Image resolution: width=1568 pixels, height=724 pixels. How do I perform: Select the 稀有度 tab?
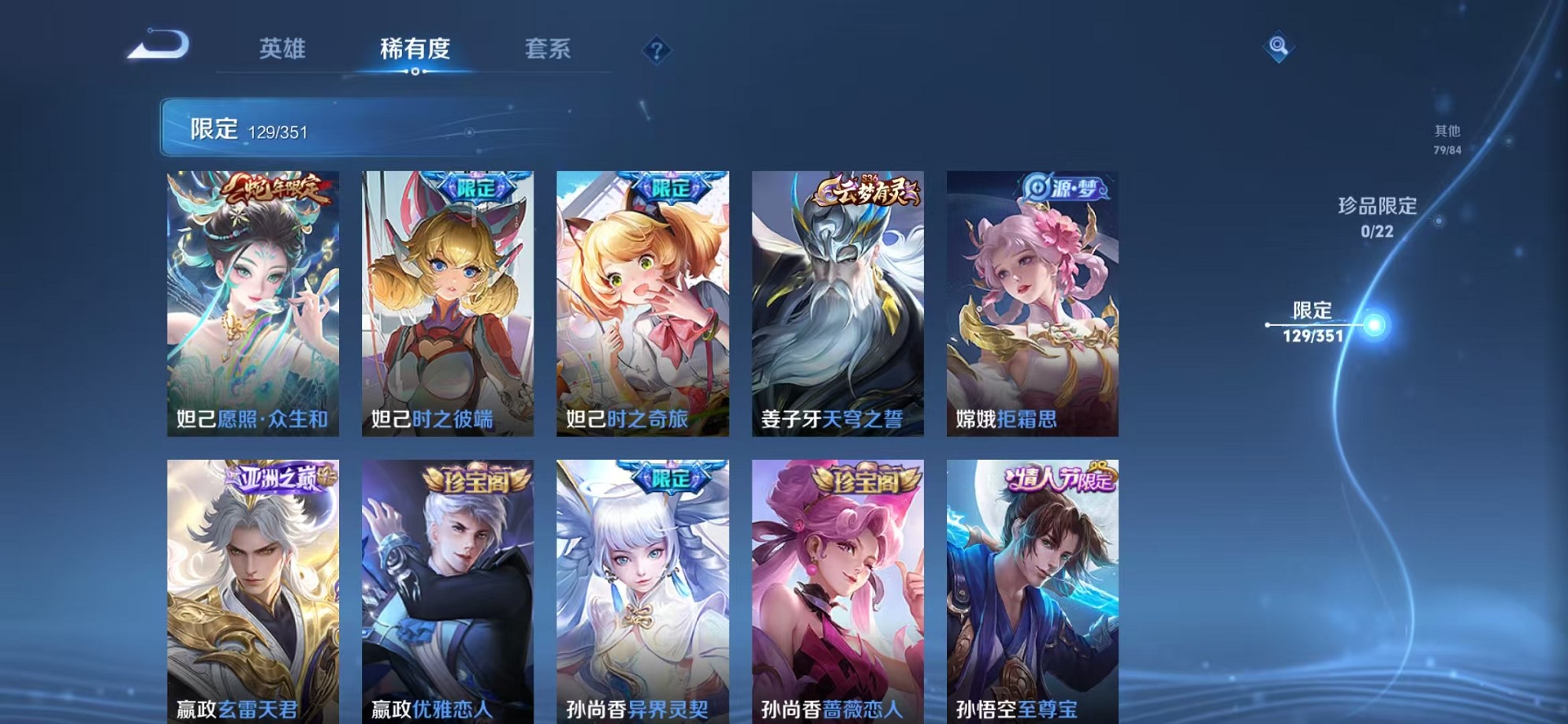click(x=415, y=49)
